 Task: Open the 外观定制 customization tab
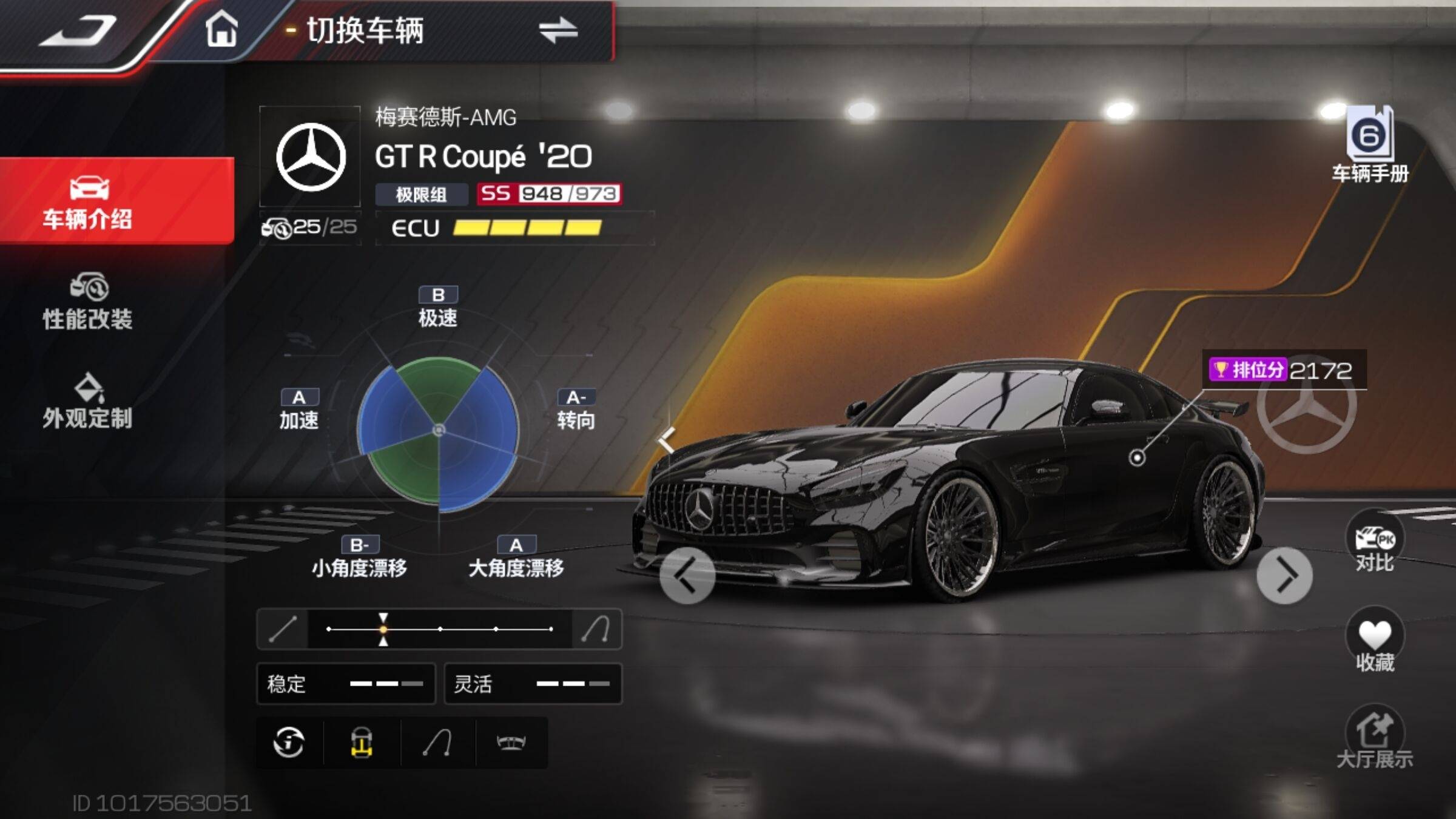click(87, 402)
